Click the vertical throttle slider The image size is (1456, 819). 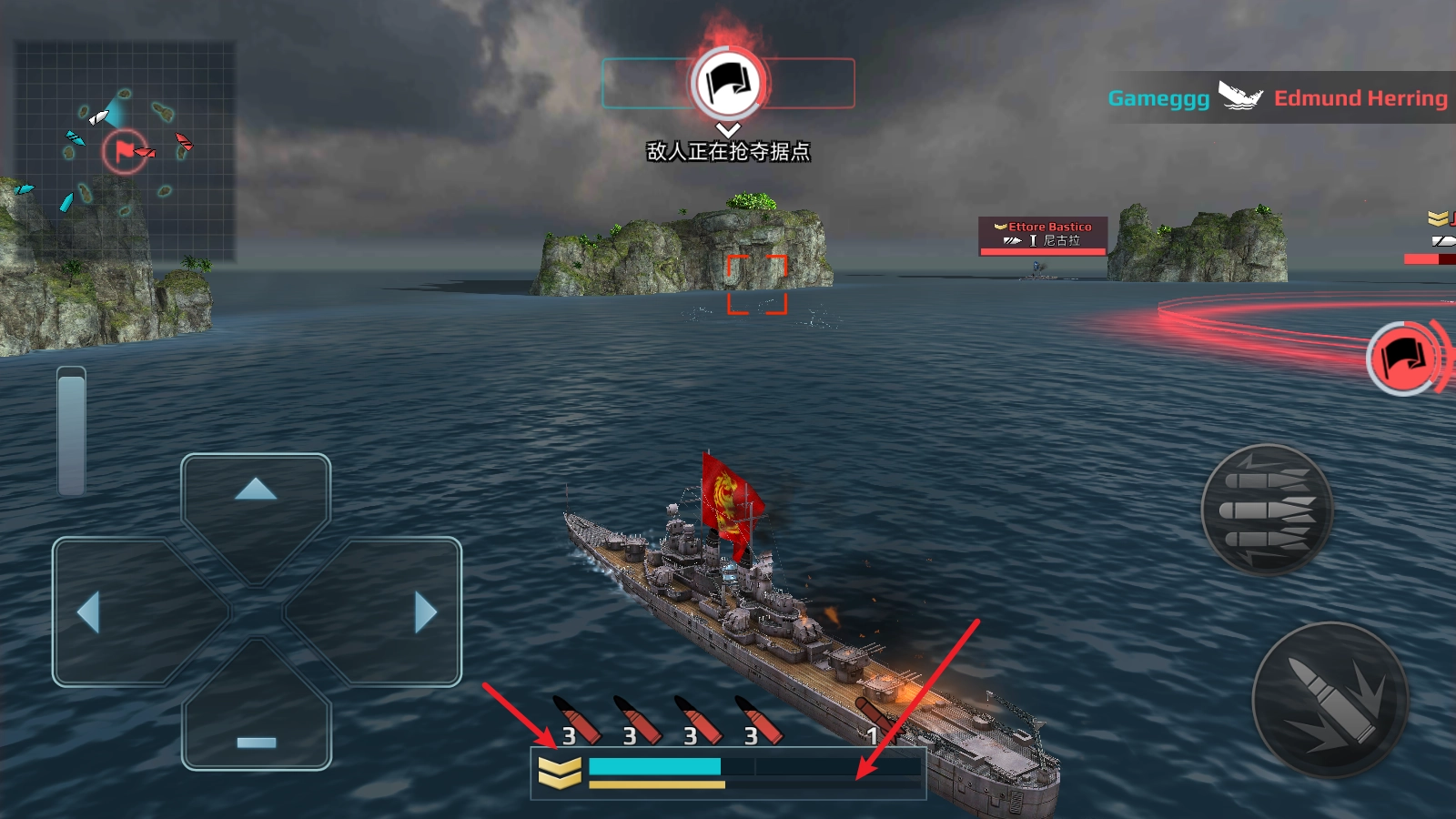click(x=71, y=430)
